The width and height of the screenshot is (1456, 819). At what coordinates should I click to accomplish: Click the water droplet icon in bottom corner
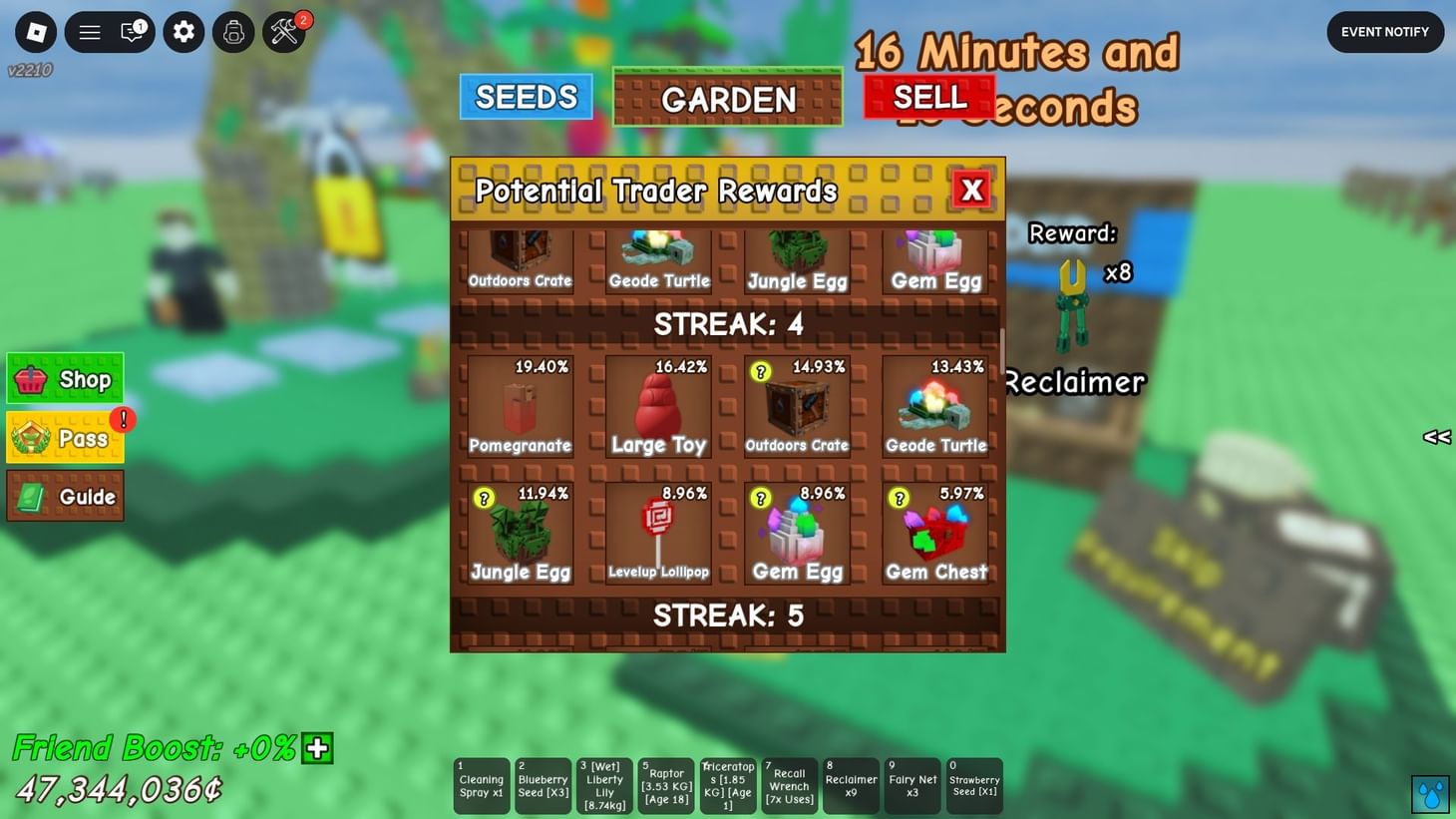tap(1430, 794)
